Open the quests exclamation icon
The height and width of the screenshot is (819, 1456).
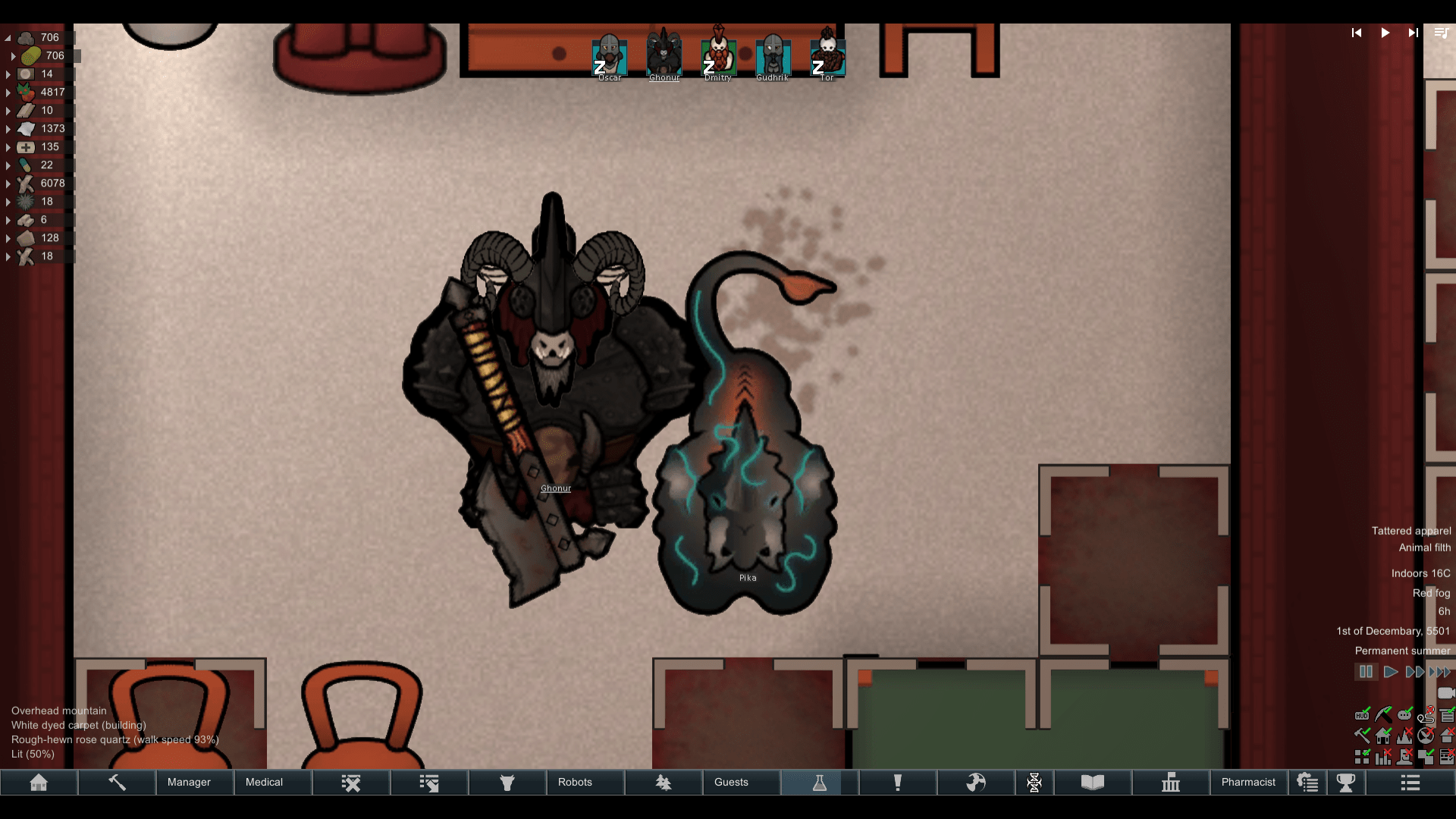[x=898, y=782]
